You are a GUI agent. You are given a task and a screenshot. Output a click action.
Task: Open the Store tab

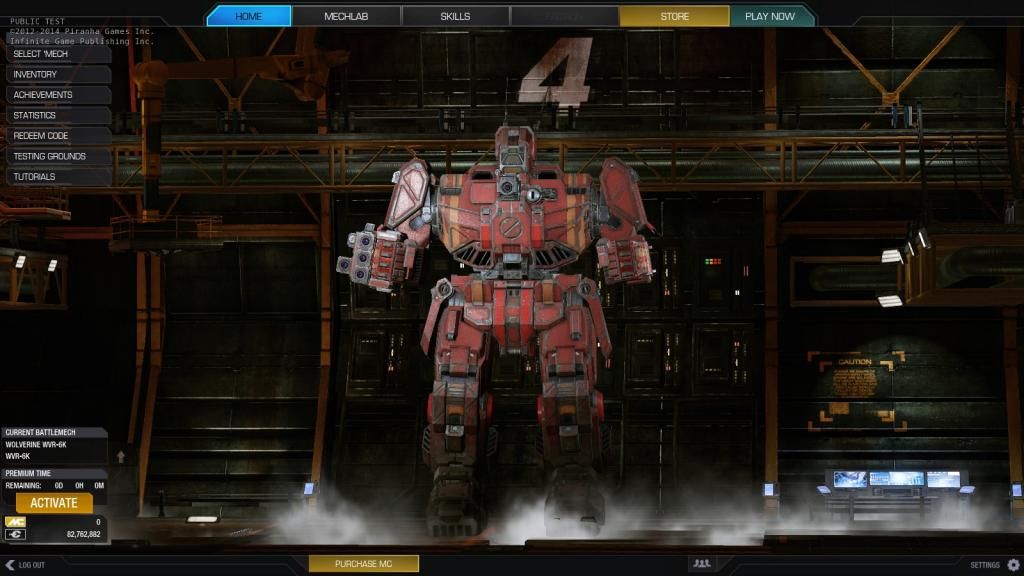[x=674, y=16]
